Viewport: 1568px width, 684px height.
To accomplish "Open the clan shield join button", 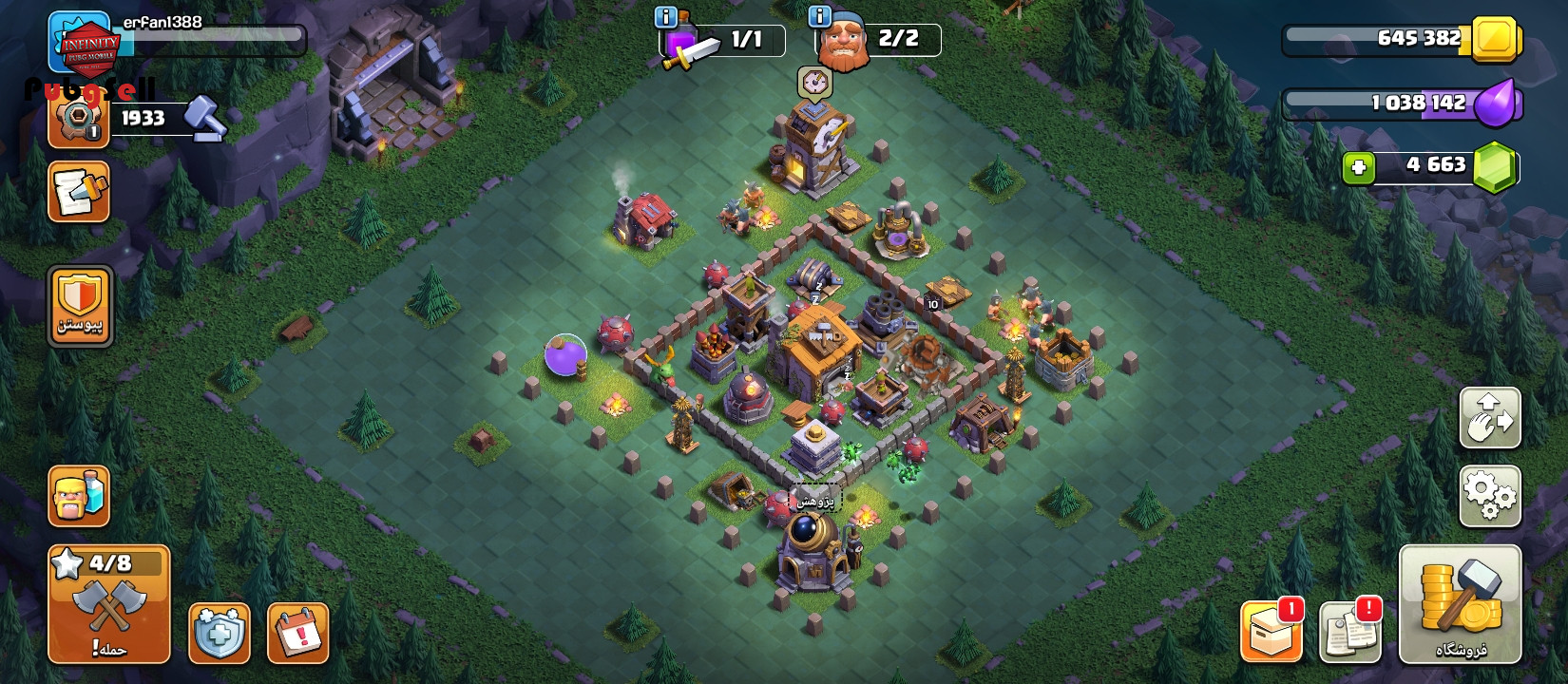I will pyautogui.click(x=80, y=306).
